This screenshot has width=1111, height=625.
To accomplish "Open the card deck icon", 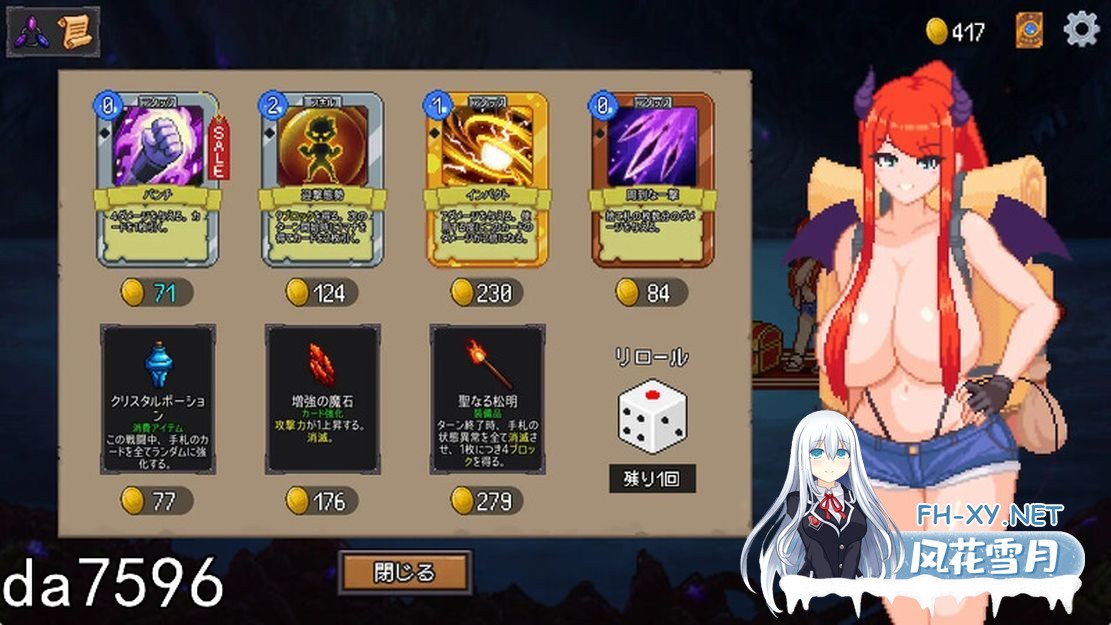I will point(1029,30).
